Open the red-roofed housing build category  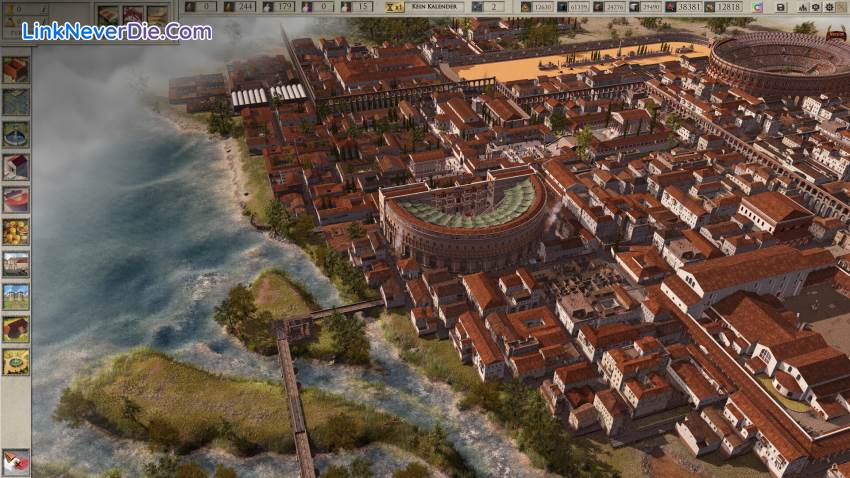click(15, 69)
